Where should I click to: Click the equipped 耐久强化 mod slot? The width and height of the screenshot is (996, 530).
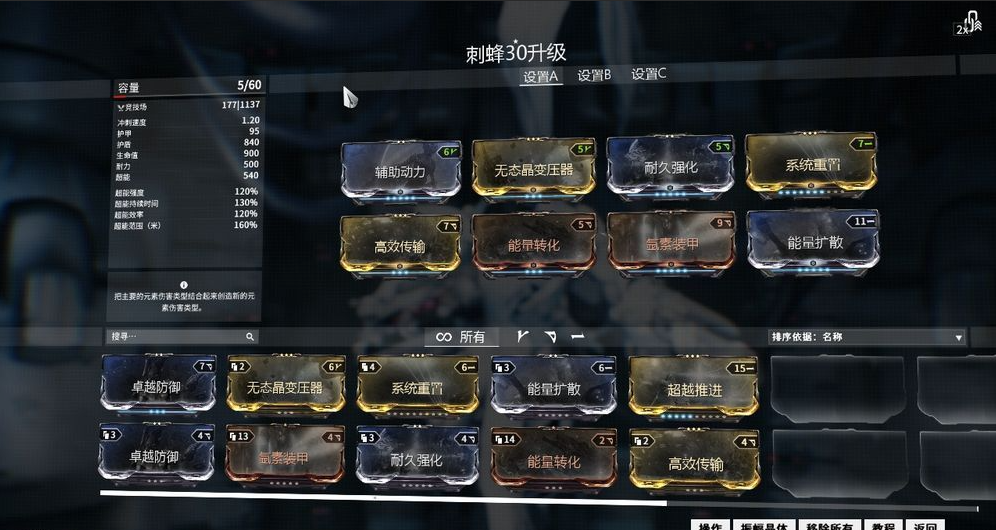(x=669, y=167)
